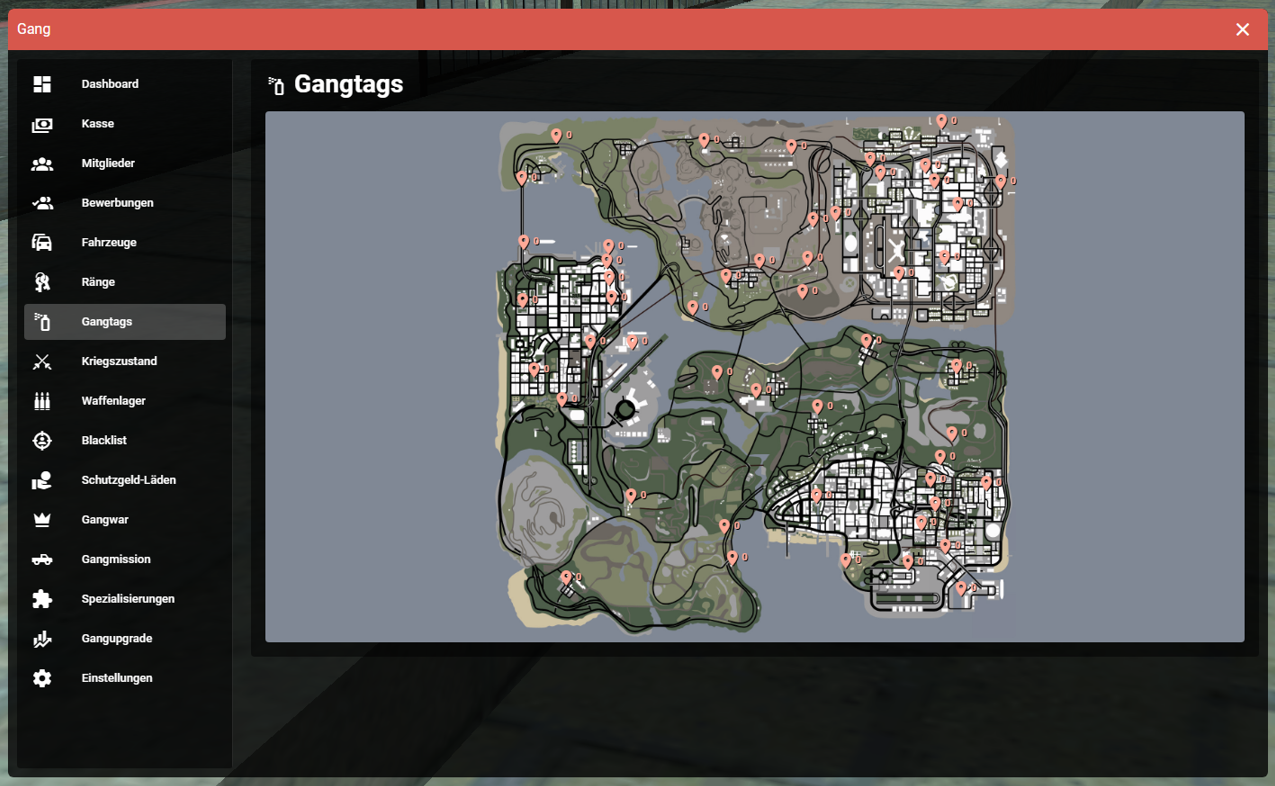Screen dimensions: 1275x786
Task: Switch to Kriegszustand
Action: (119, 361)
